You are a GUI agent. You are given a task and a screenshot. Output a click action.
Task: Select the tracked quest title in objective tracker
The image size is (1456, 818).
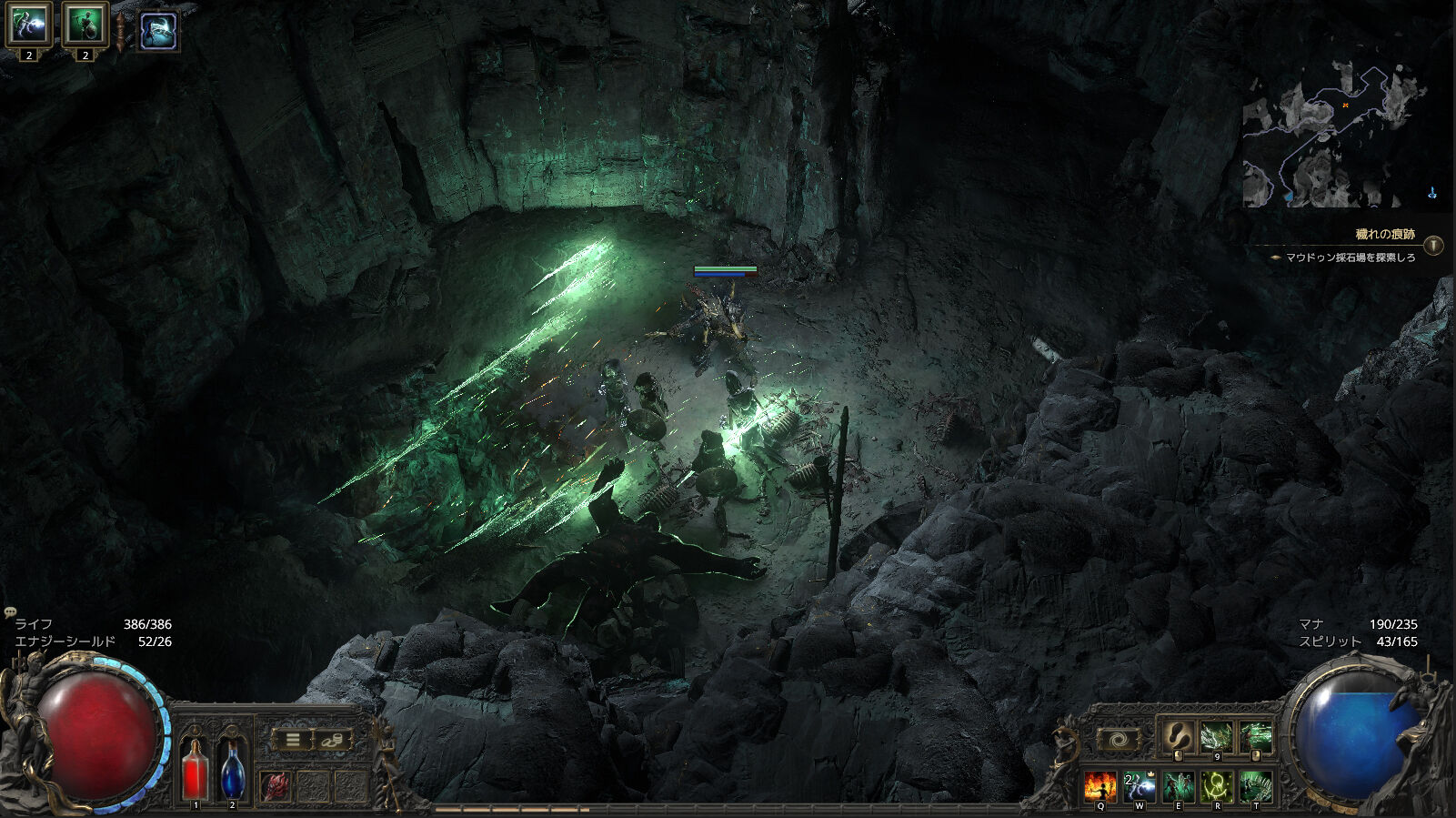click(1384, 235)
